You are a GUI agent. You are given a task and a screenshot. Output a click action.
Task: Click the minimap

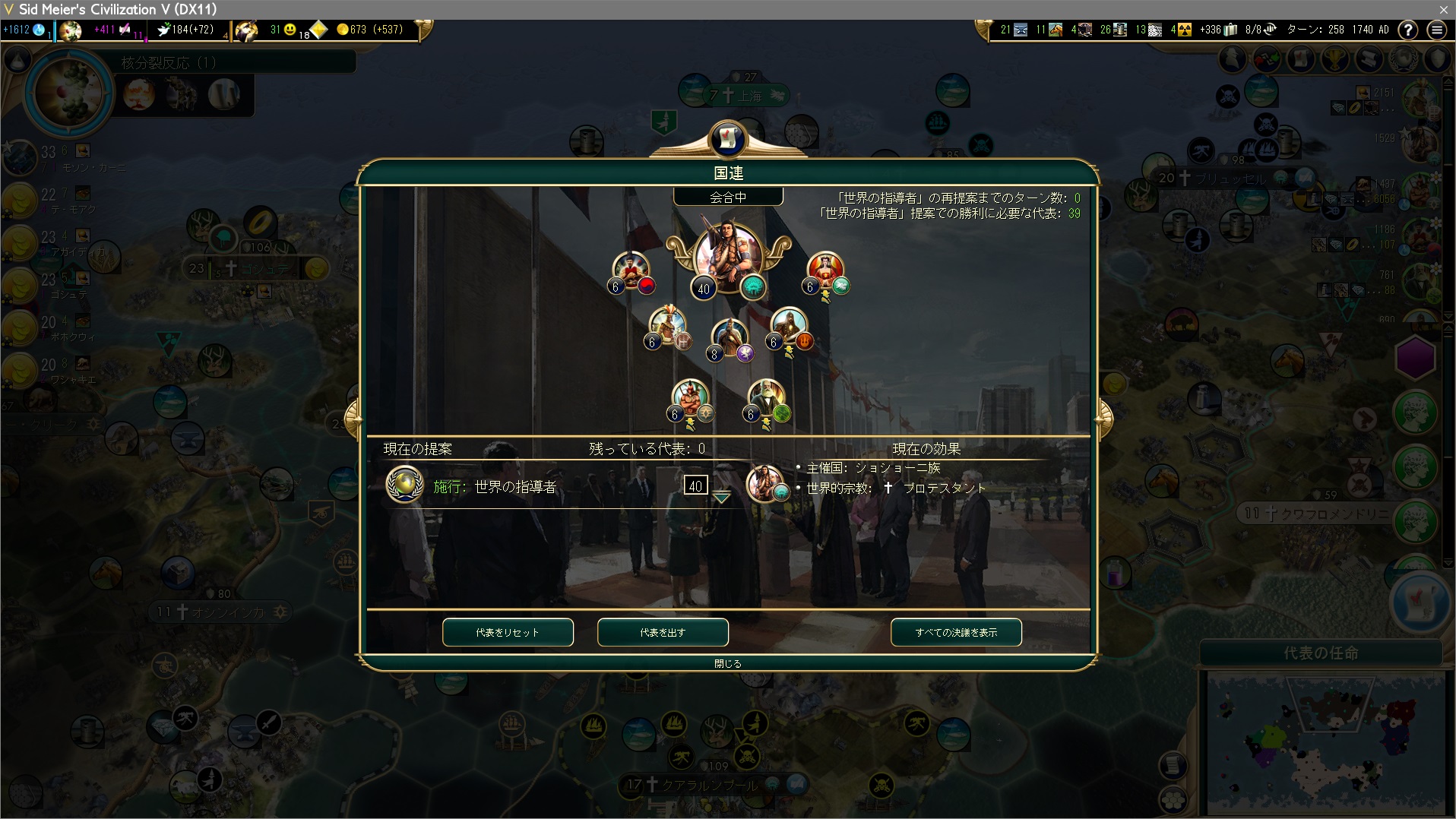coord(1321,742)
